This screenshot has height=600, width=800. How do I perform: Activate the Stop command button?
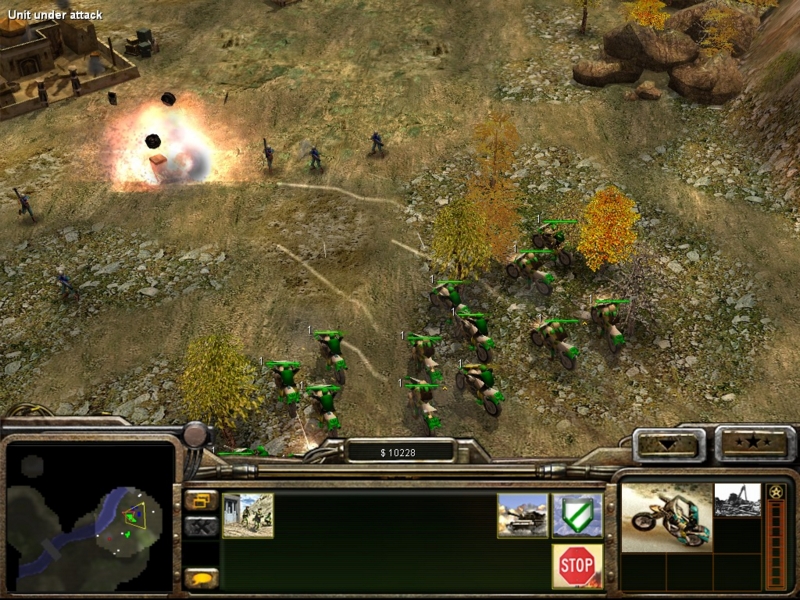pos(577,565)
